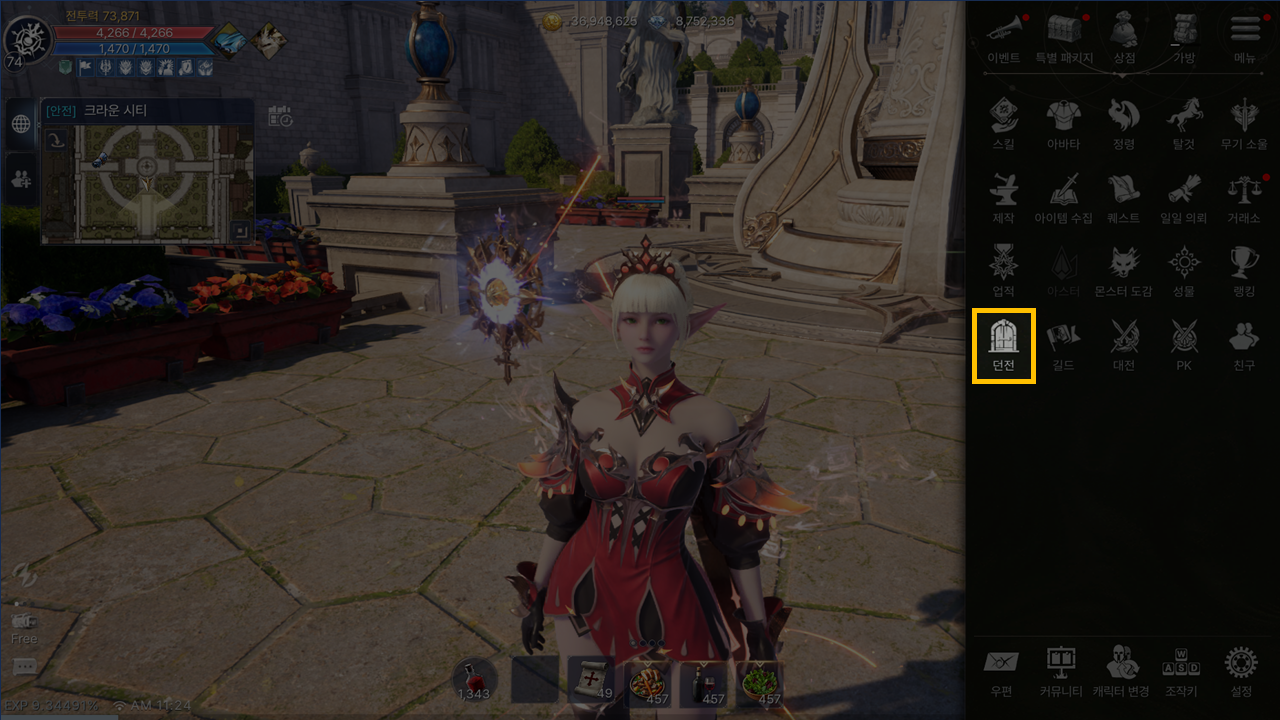
Task: Open the 길드 (Guild) flag menu
Action: tap(1063, 344)
